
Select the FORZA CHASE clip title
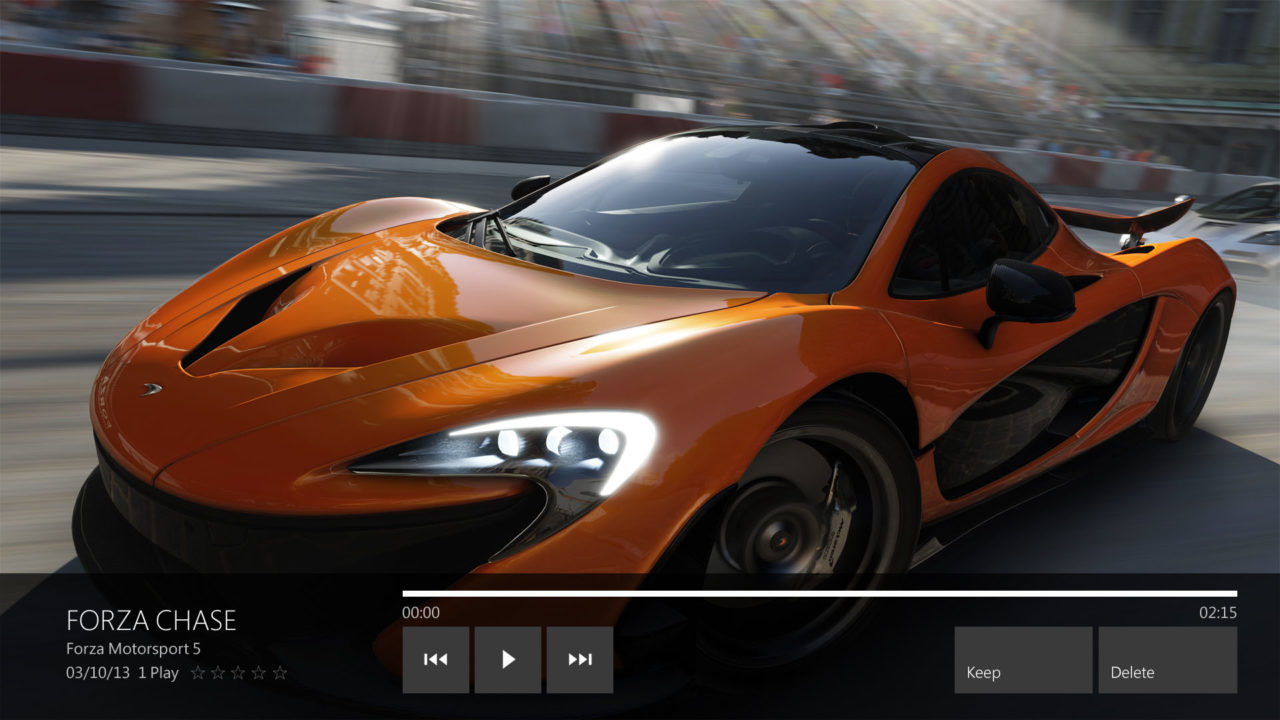tap(150, 620)
